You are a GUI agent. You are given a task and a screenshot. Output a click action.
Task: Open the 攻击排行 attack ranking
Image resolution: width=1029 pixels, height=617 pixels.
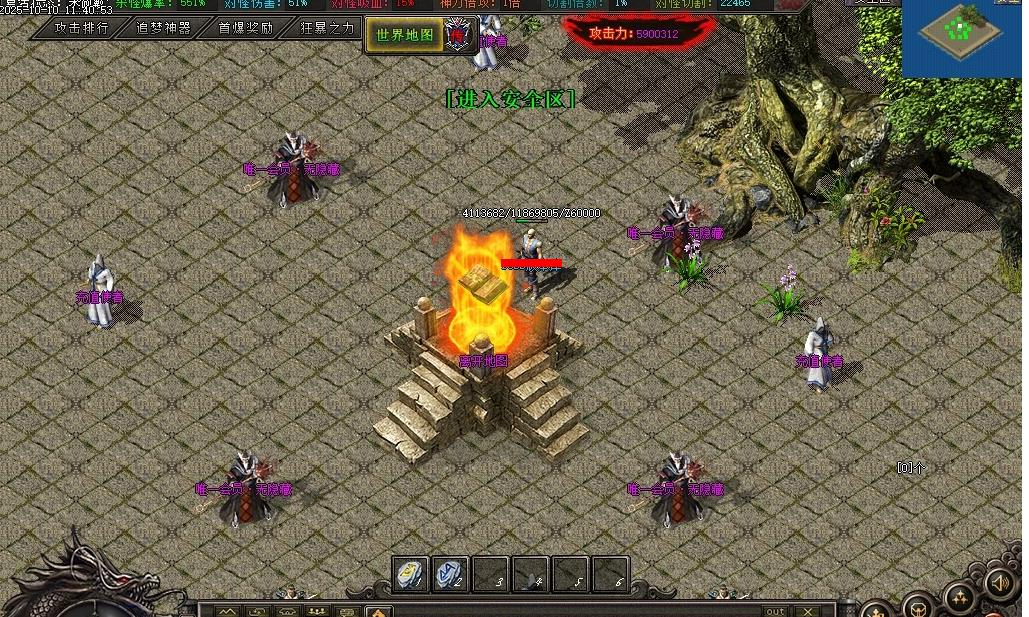pyautogui.click(x=82, y=28)
